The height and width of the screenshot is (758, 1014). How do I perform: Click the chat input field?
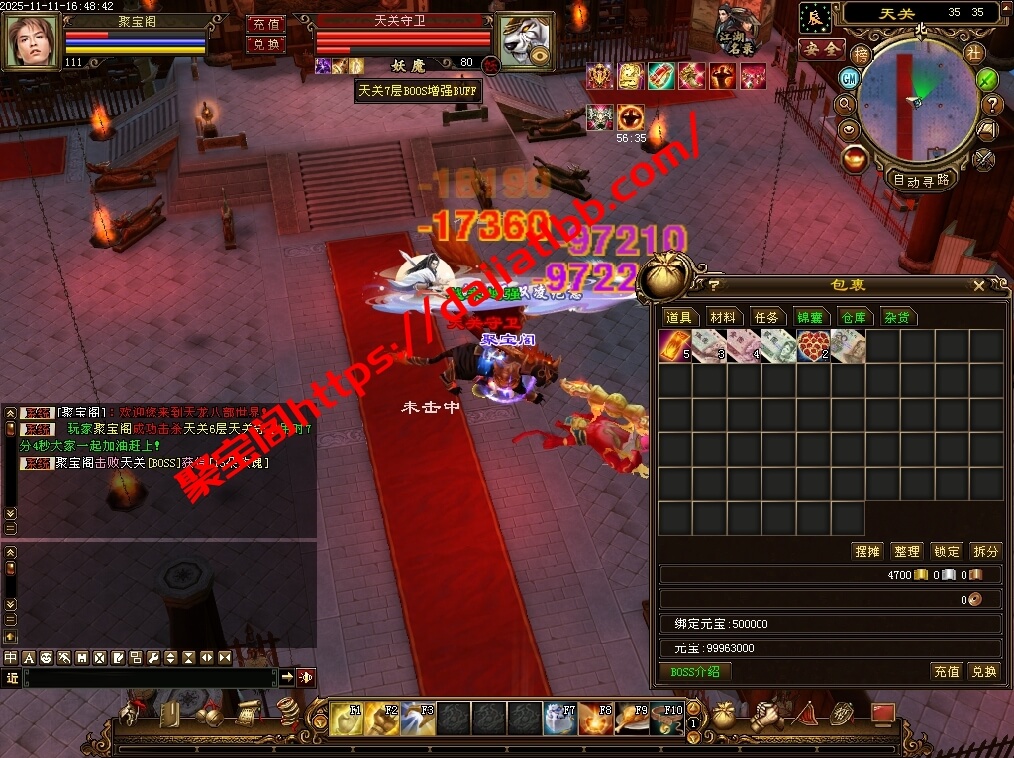150,677
